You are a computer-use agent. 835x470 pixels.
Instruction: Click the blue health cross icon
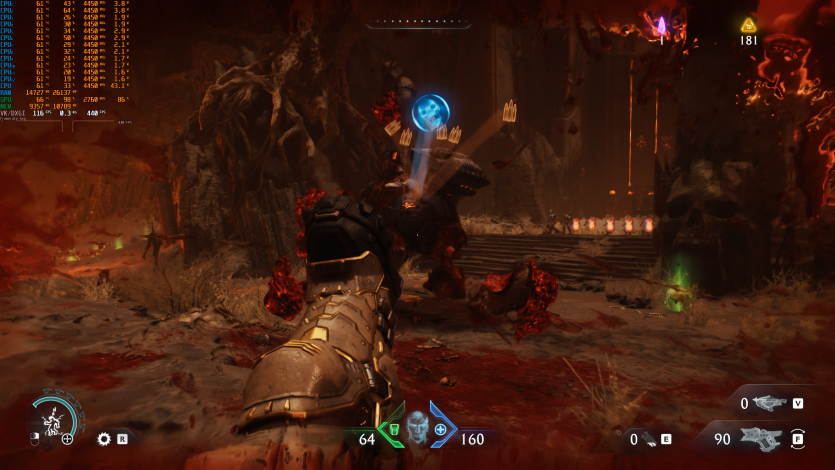pyautogui.click(x=440, y=430)
